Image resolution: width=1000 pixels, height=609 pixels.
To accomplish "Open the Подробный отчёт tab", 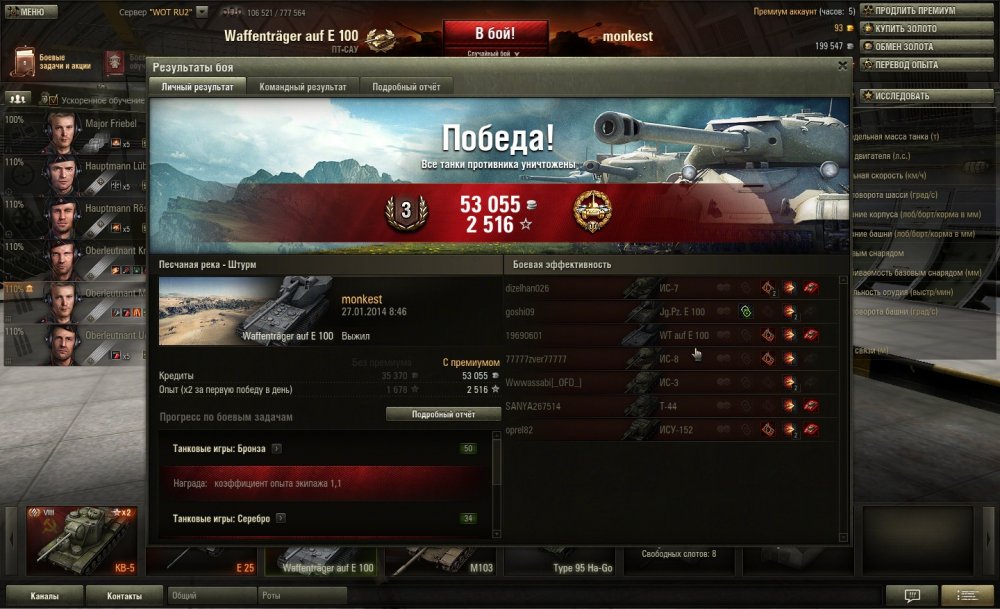I will 406,87.
